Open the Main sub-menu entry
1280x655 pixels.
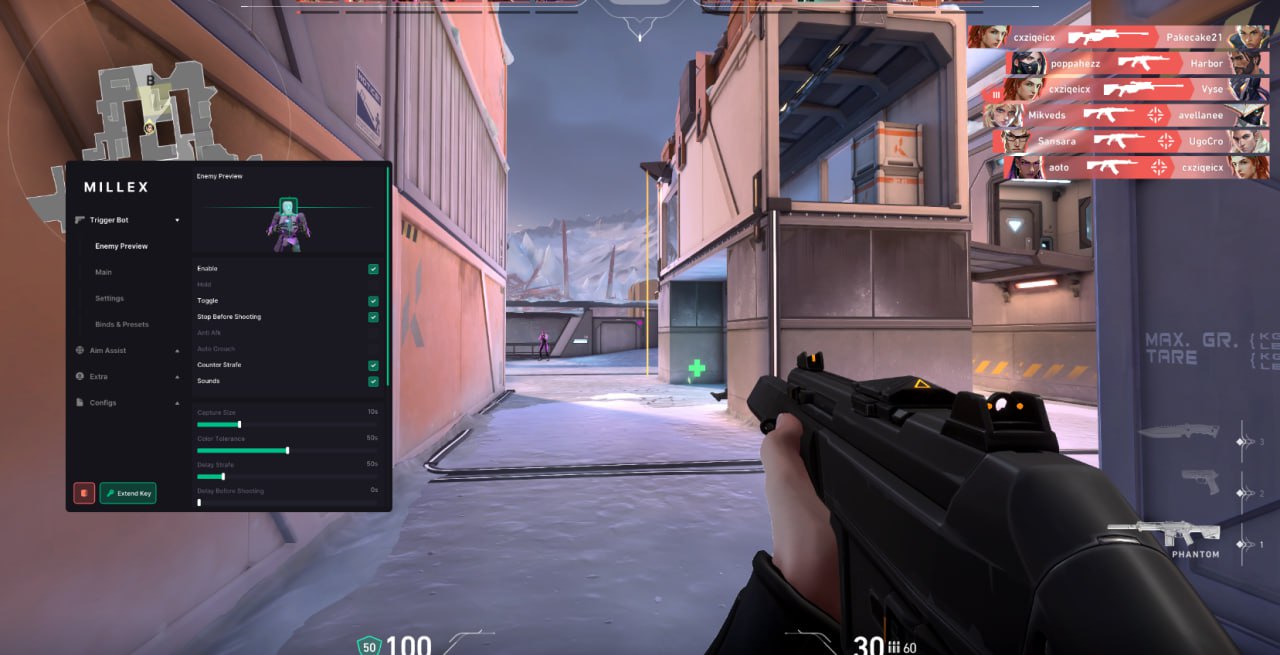point(104,272)
